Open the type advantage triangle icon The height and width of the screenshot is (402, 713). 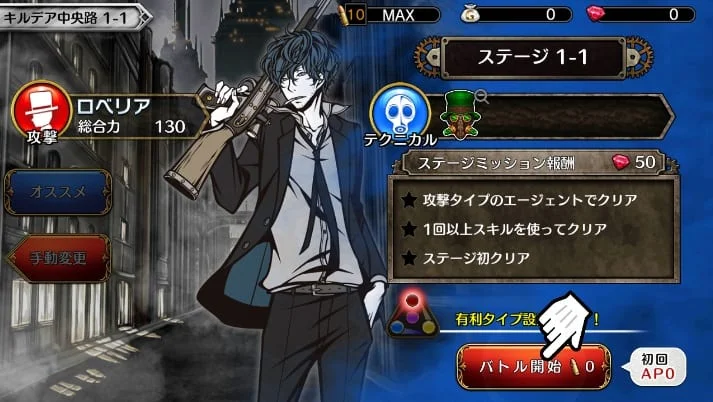412,316
